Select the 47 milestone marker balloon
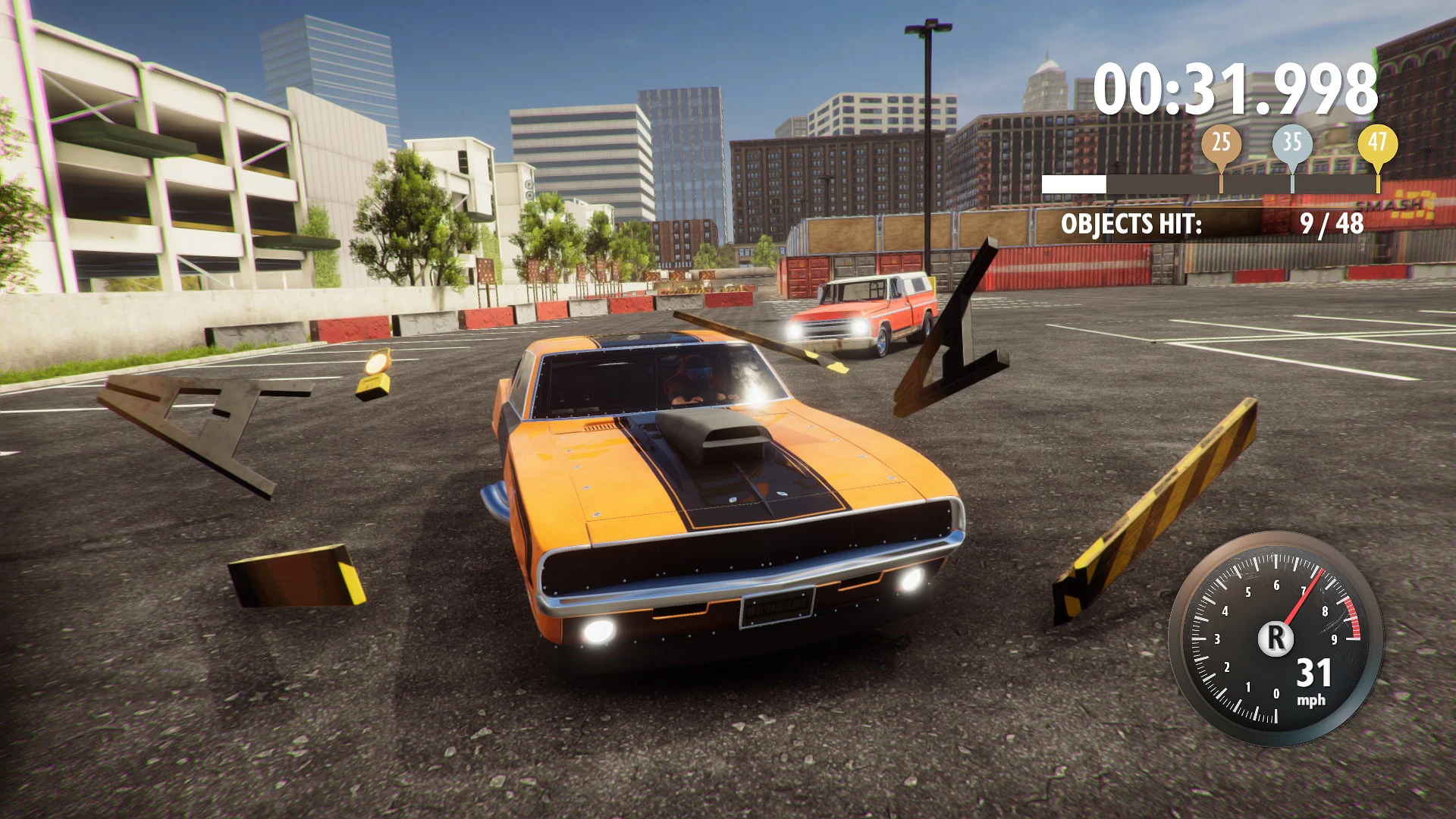The image size is (1456, 819). pyautogui.click(x=1377, y=142)
